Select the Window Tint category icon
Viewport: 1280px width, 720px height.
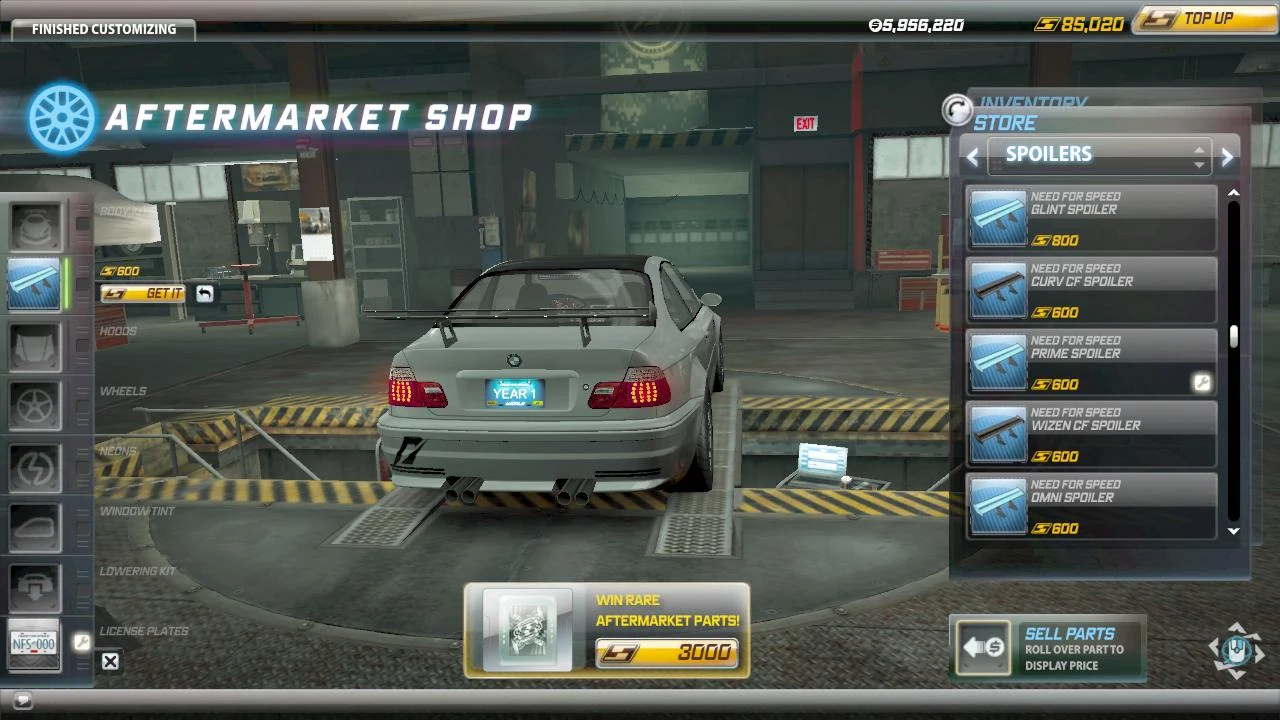[x=35, y=525]
